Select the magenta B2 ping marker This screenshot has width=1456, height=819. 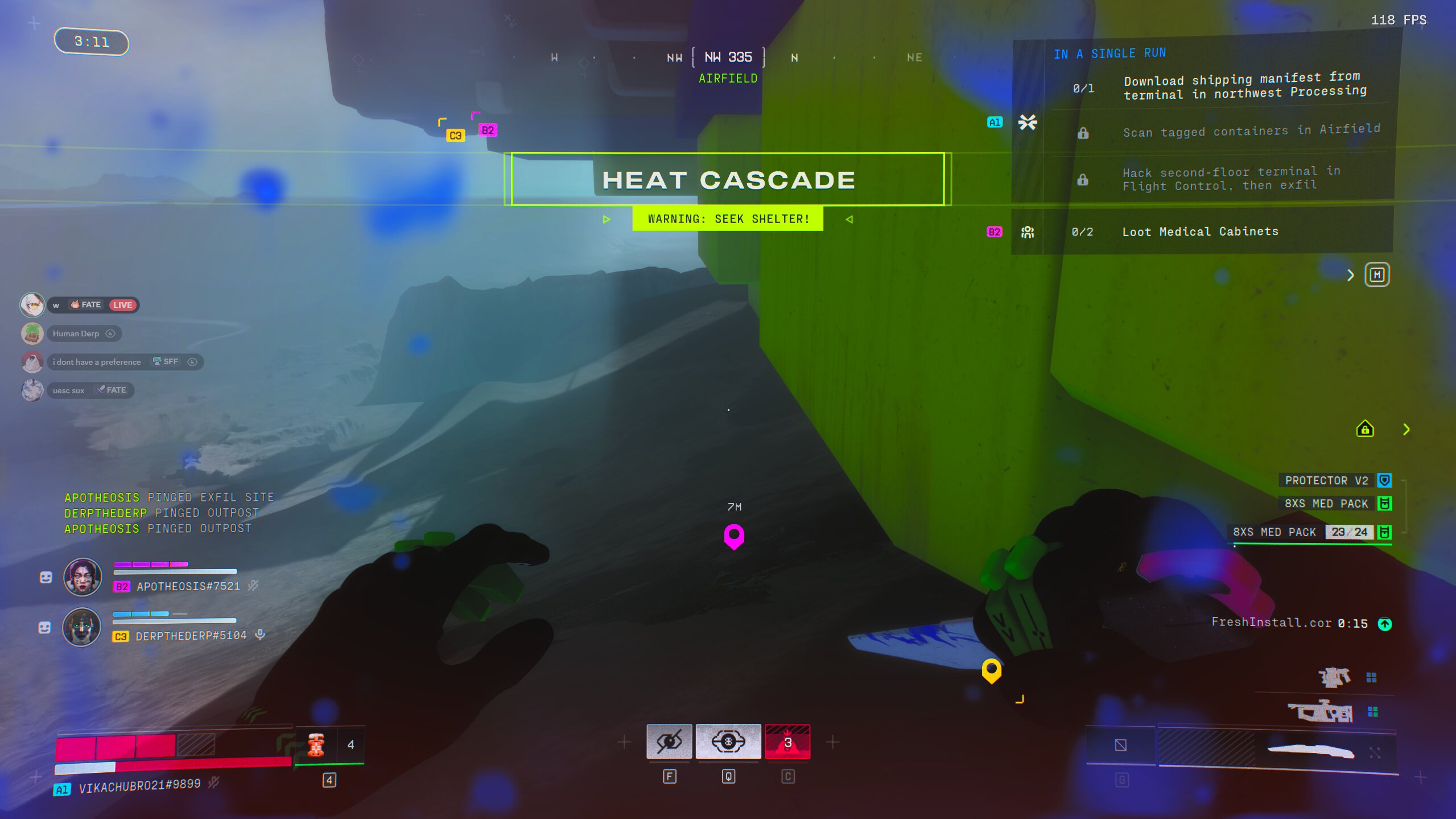733,536
